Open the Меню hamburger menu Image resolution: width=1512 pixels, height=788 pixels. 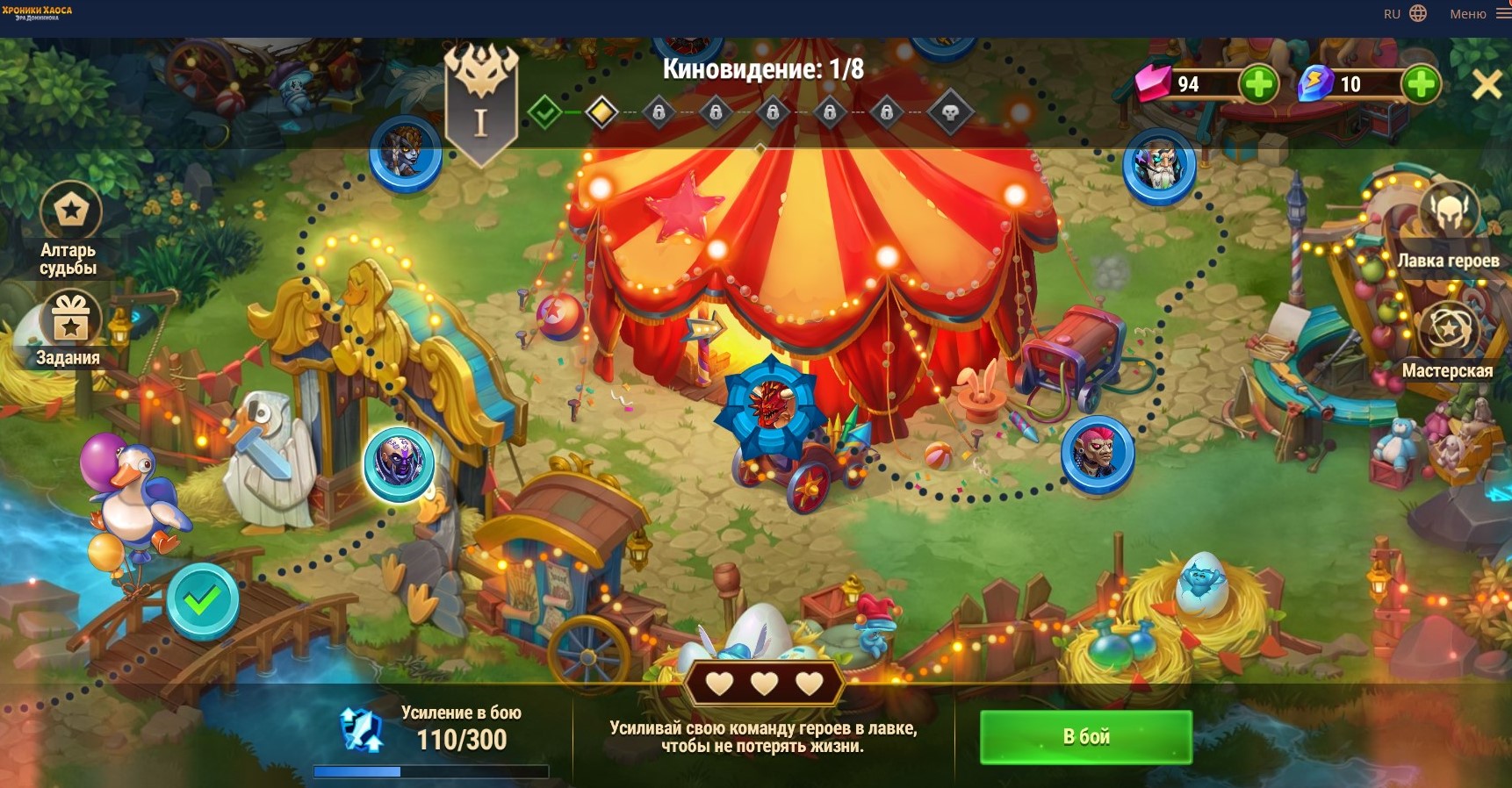pyautogui.click(x=1502, y=13)
